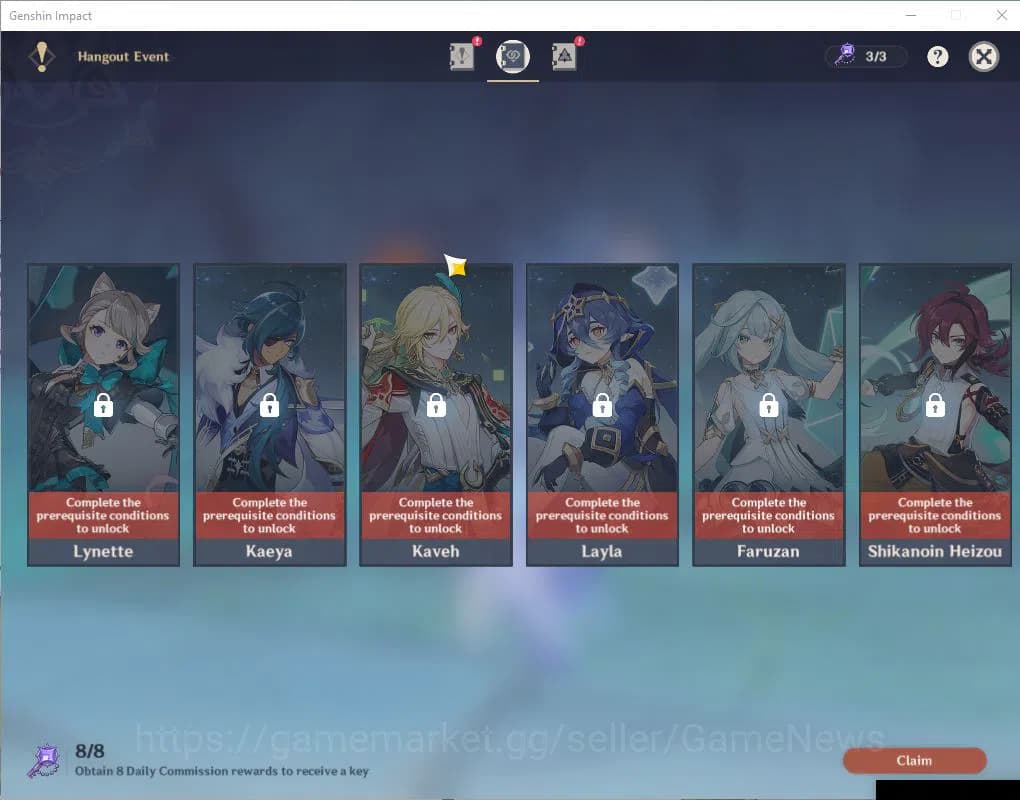Screen dimensions: 1020x800
Task: Close the Hangout Event screen
Action: coord(984,57)
